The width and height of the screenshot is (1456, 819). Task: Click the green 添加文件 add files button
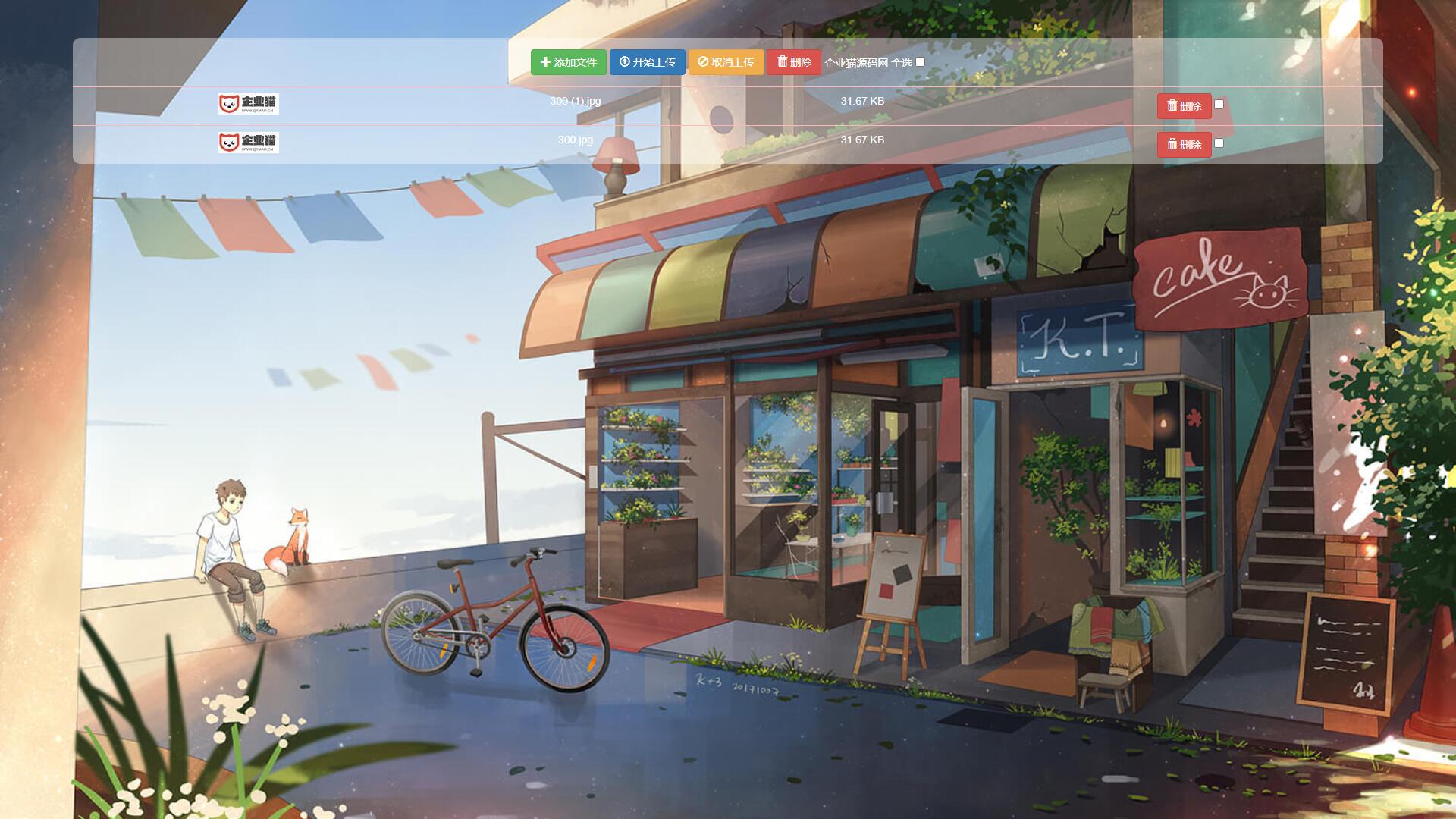pyautogui.click(x=568, y=62)
